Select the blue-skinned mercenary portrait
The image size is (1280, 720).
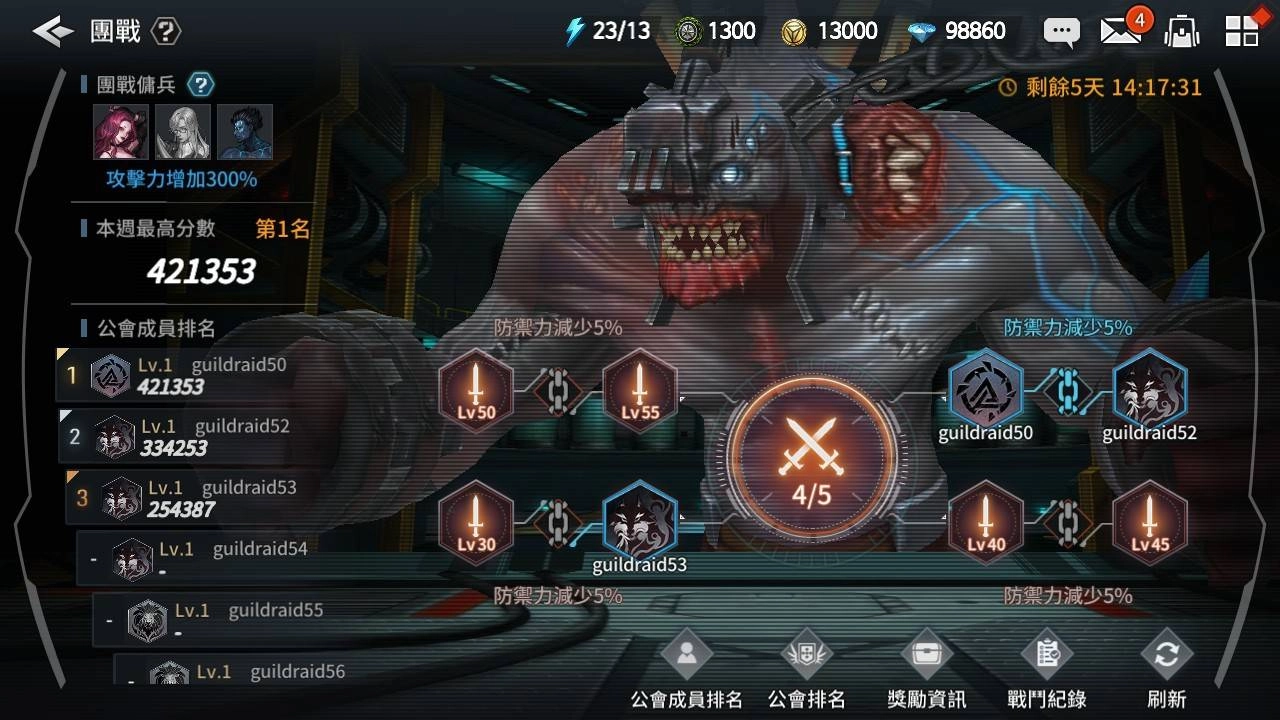pyautogui.click(x=245, y=132)
